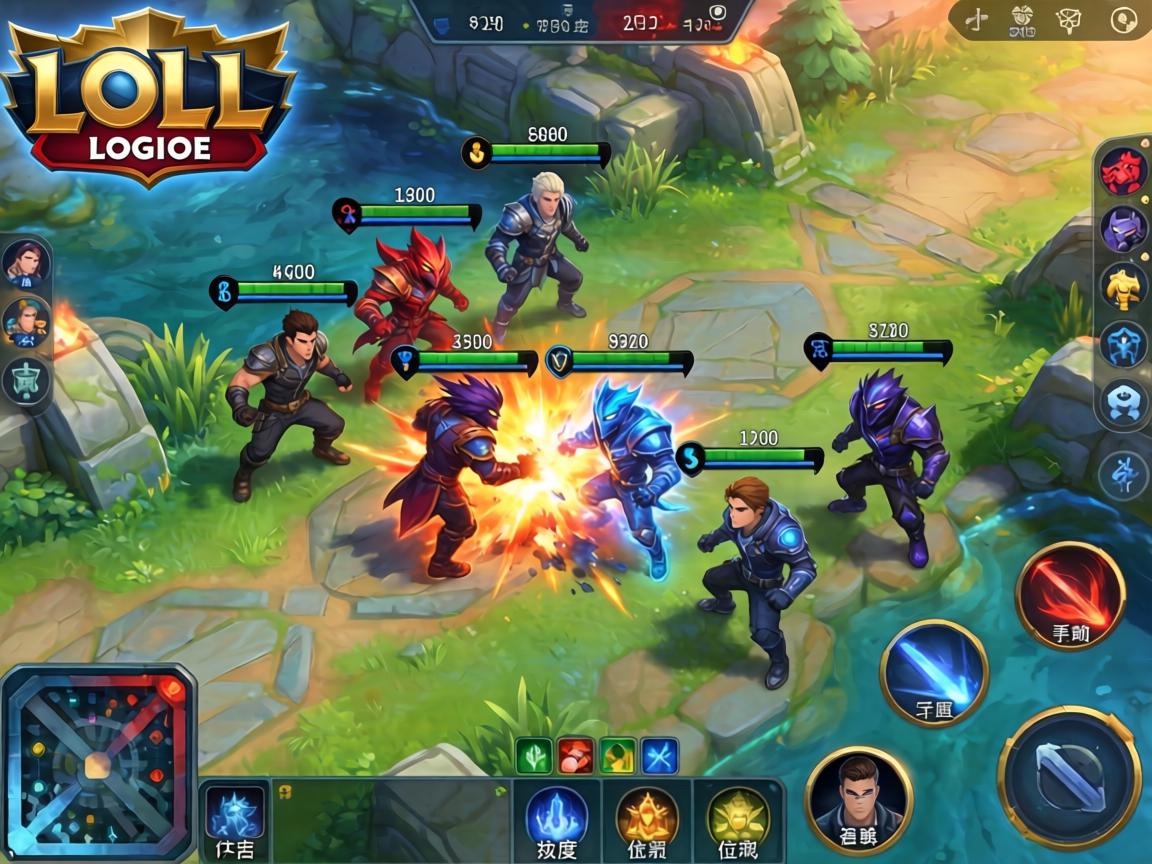Choose the purple masked hero portrait
1152x864 pixels.
pyautogui.click(x=1123, y=229)
